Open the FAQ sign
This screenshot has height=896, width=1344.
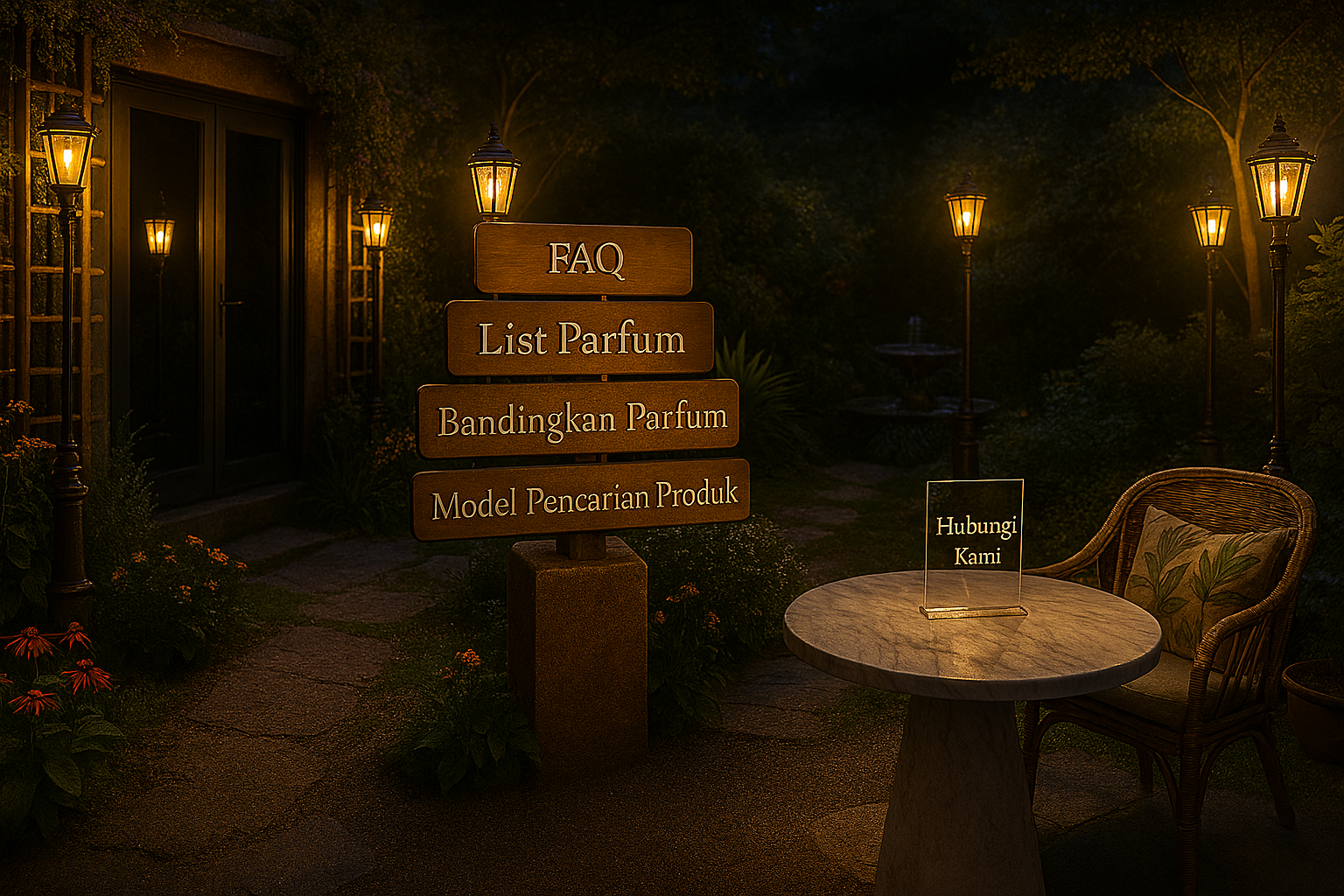pos(584,259)
